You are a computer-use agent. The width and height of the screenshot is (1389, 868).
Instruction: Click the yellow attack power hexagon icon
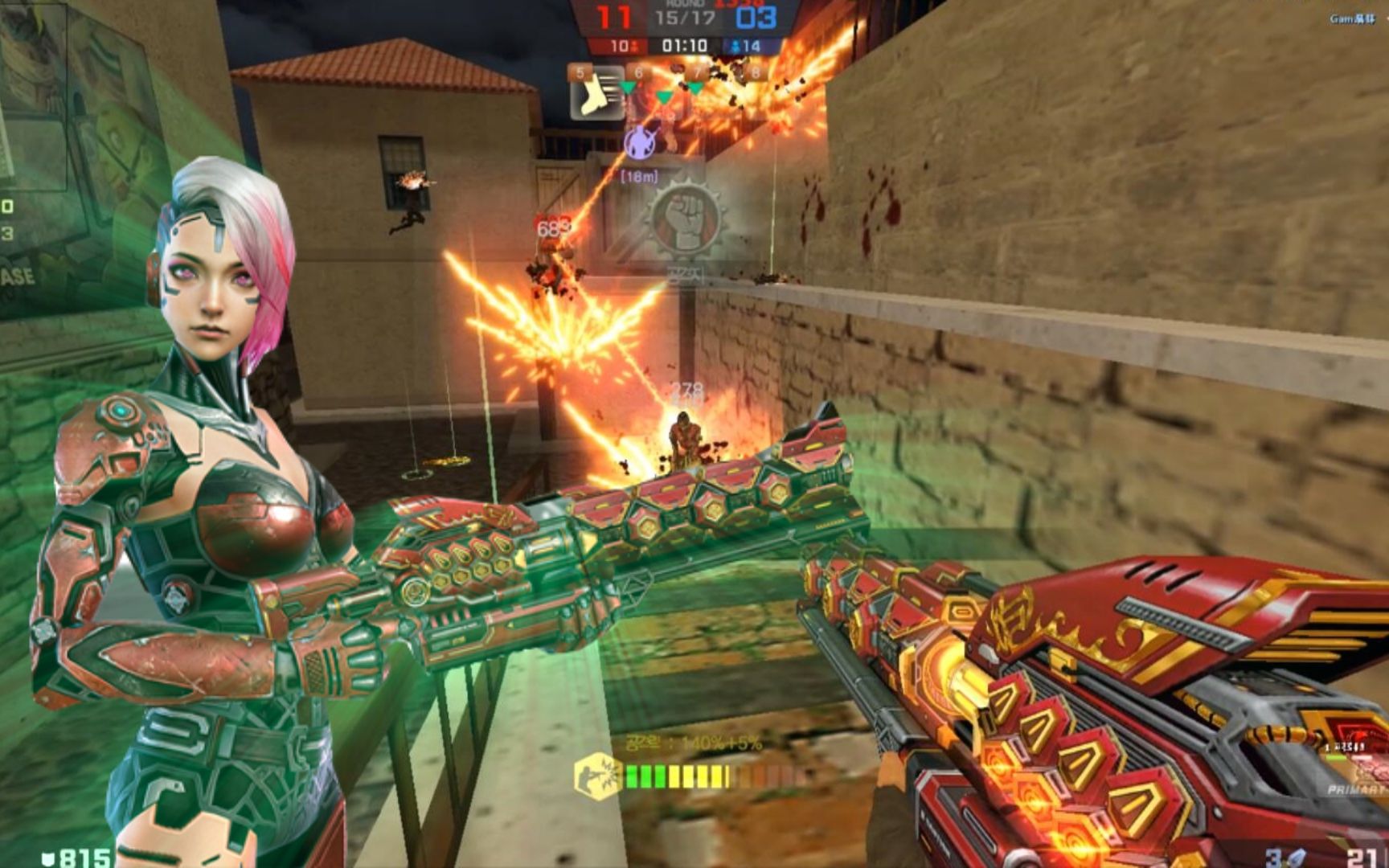pyautogui.click(x=598, y=775)
